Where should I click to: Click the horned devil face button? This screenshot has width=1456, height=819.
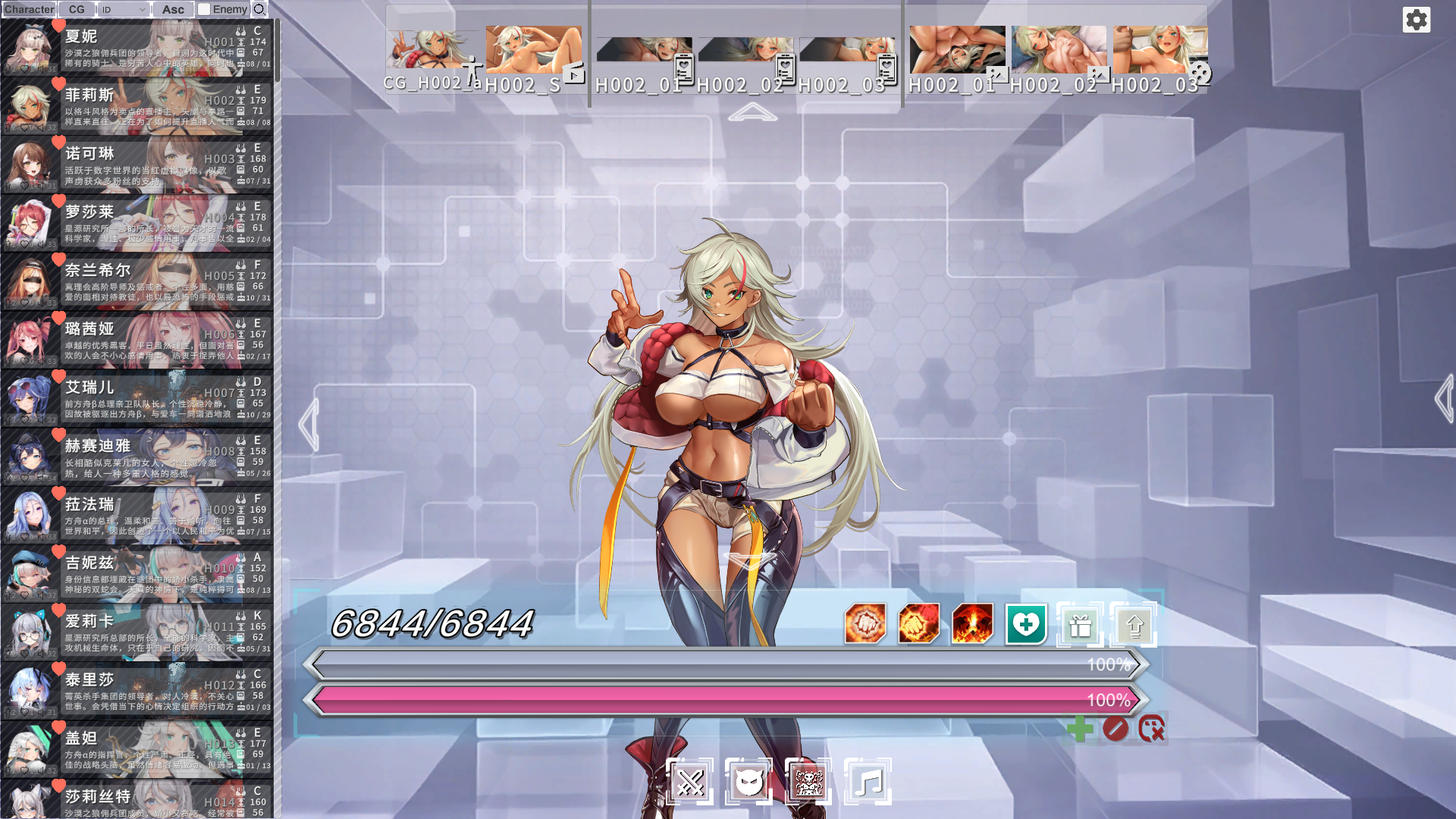tap(748, 782)
